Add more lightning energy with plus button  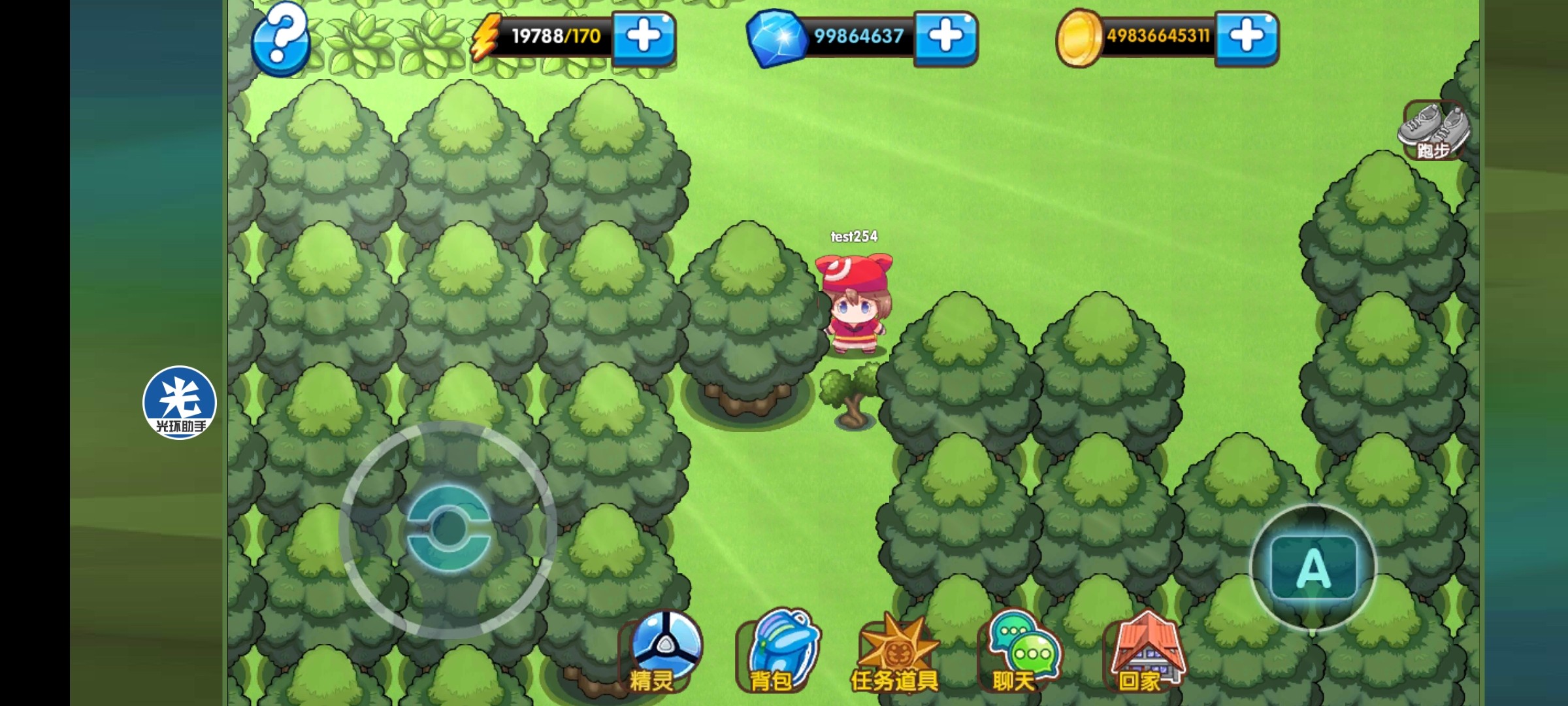point(644,37)
